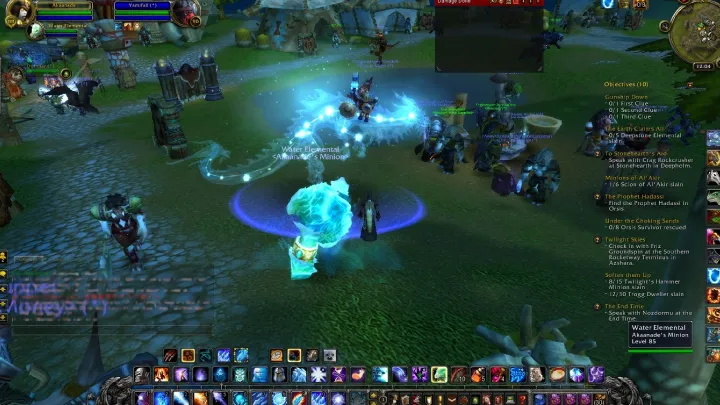Select the player portrait frame

19,13
